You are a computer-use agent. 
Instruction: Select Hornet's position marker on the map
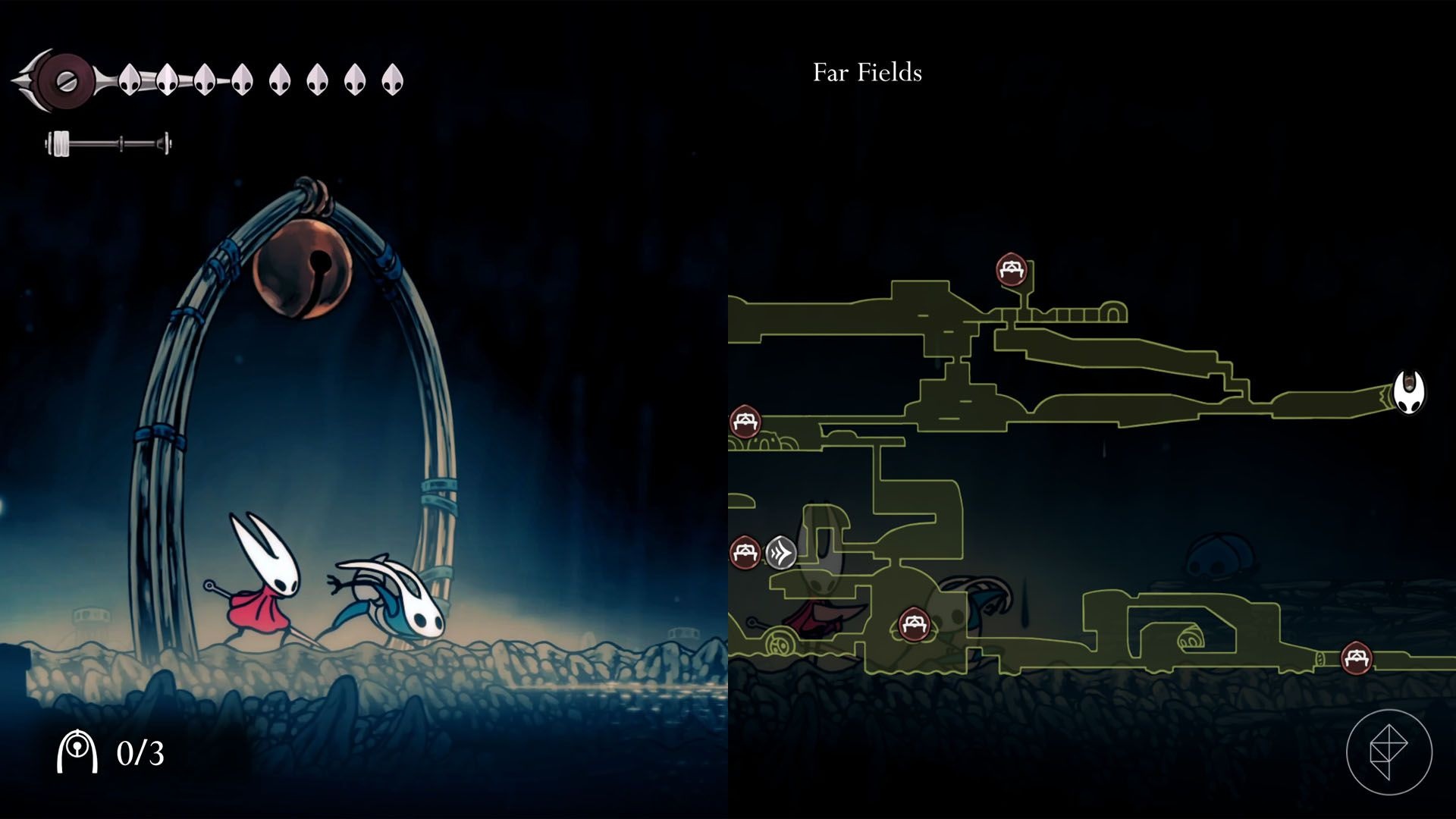(x=1409, y=393)
